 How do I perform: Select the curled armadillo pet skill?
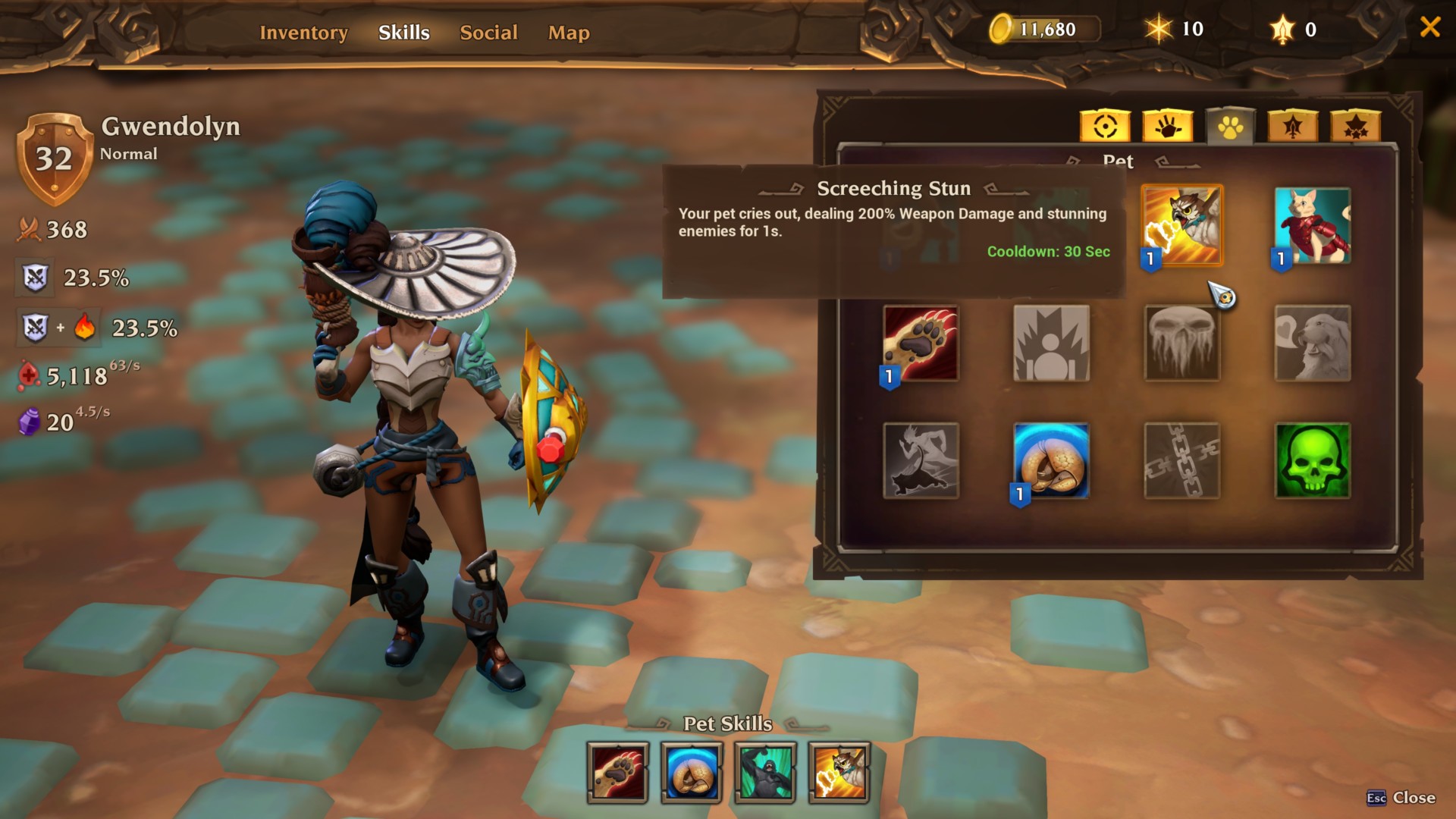tap(1051, 460)
